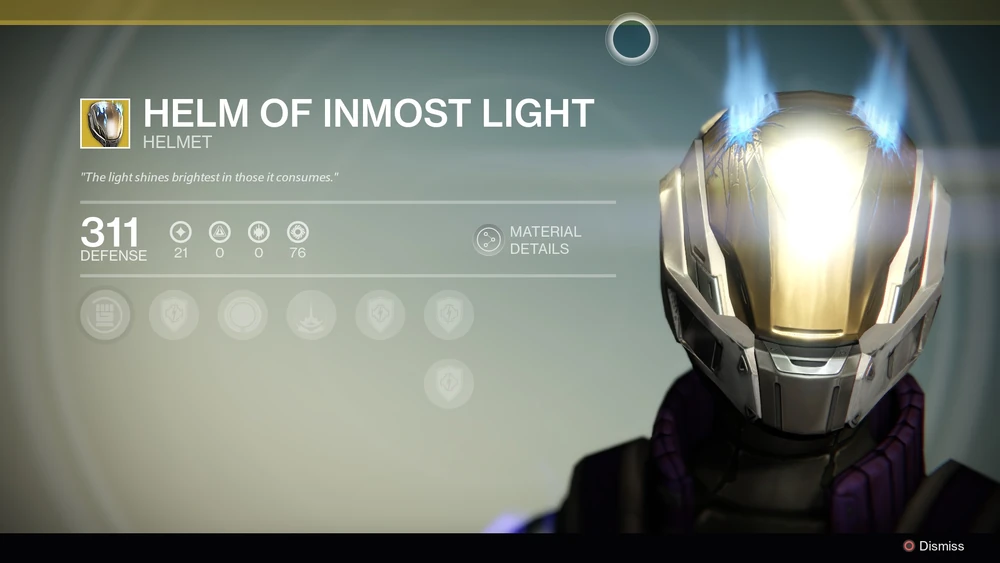Select the spire-shaped perk node
The height and width of the screenshot is (563, 1000).
coord(311,315)
